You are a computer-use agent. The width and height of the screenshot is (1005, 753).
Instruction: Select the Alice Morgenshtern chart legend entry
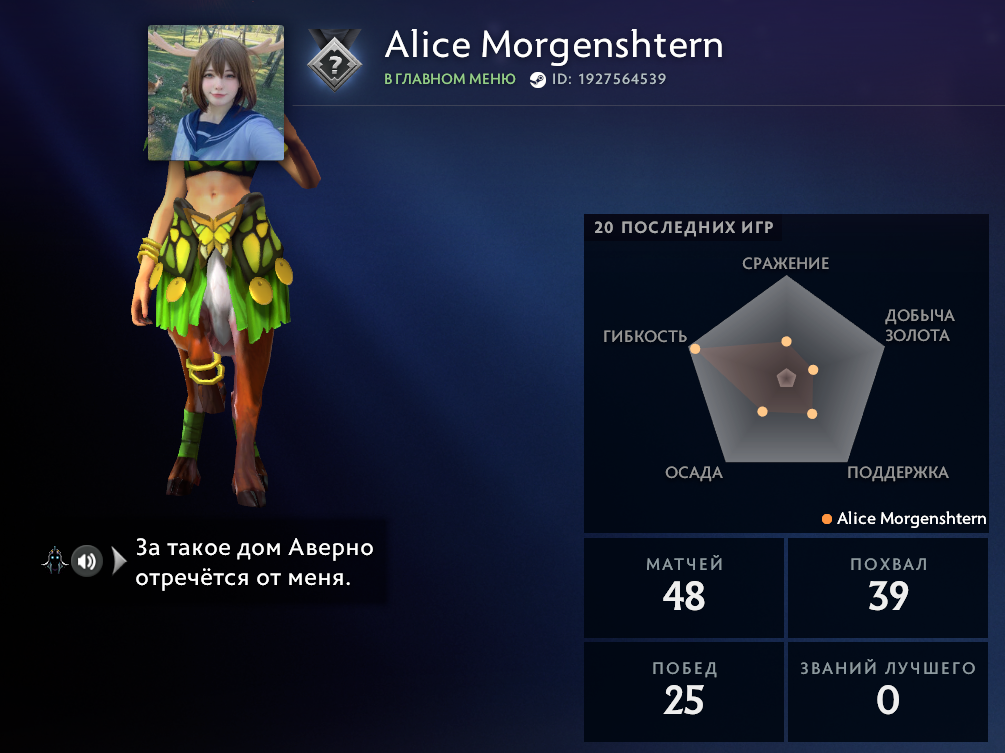point(904,519)
